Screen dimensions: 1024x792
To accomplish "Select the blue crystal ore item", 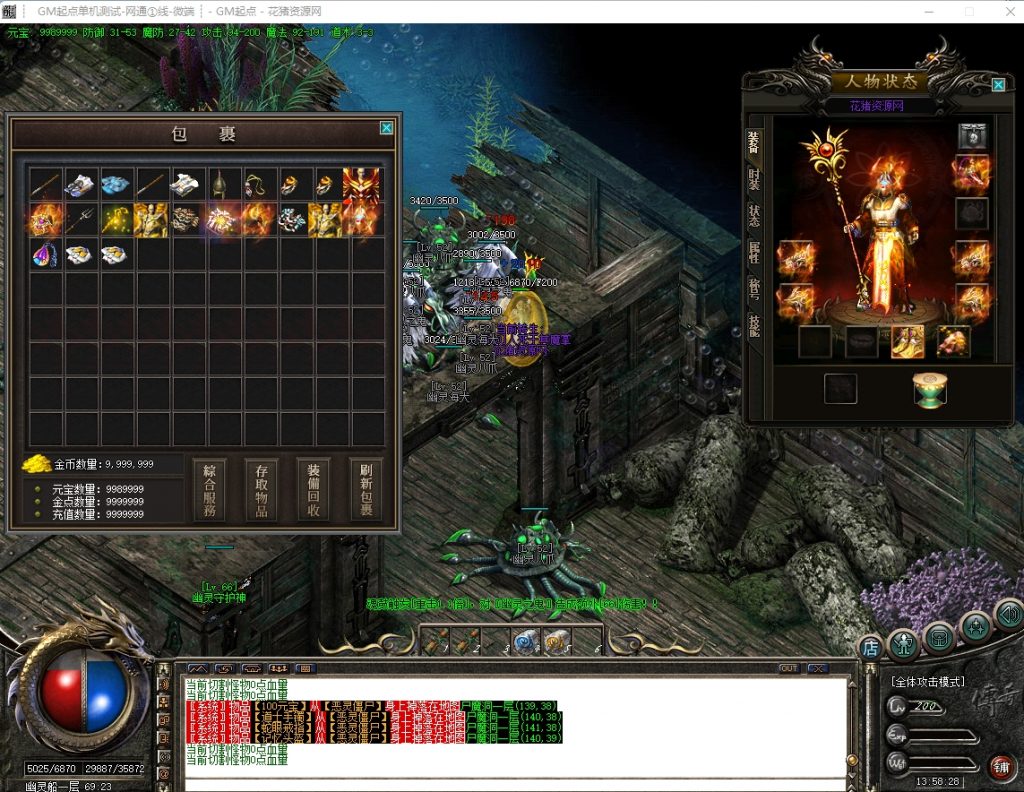I will coord(116,184).
